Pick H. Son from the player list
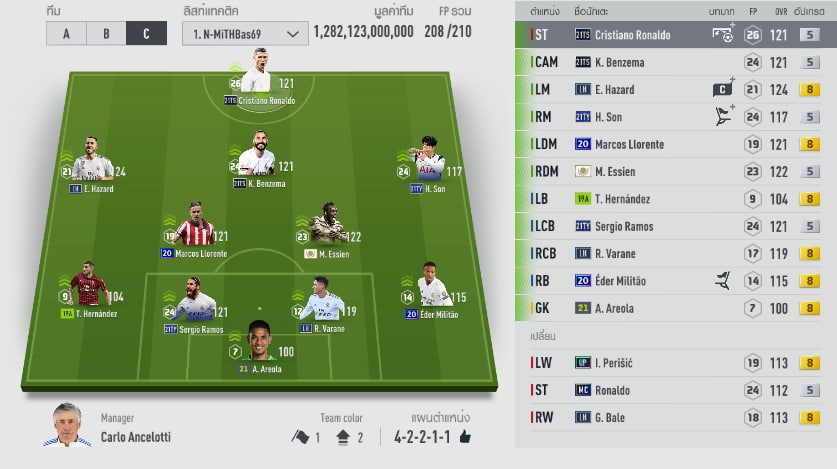The image size is (837, 469). point(676,117)
